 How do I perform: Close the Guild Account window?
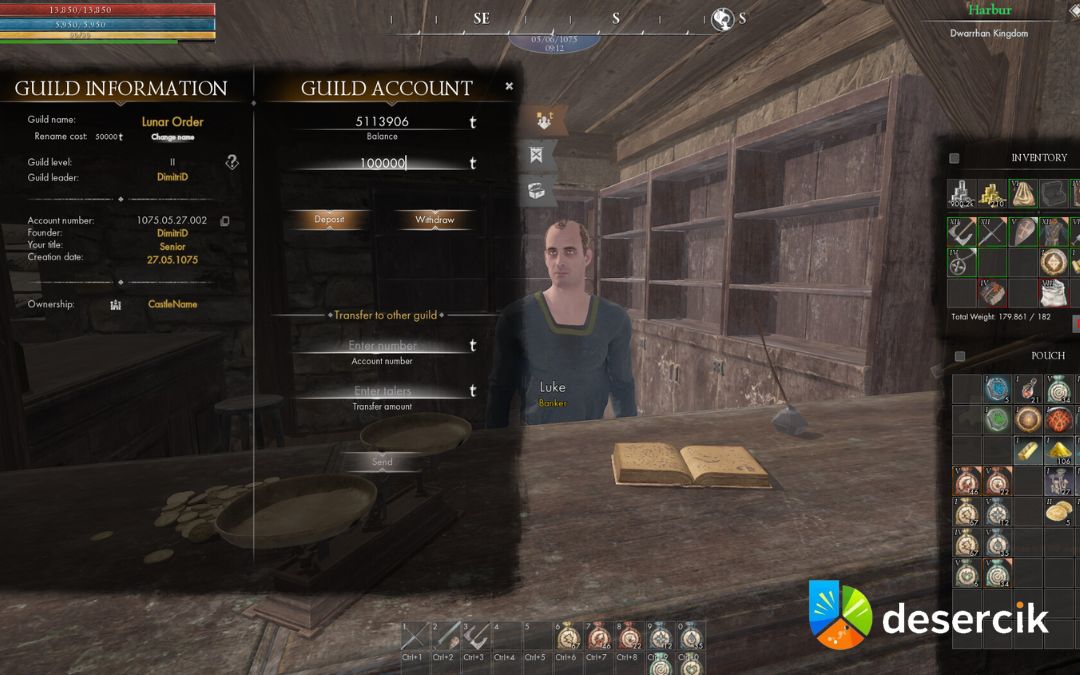coord(509,87)
